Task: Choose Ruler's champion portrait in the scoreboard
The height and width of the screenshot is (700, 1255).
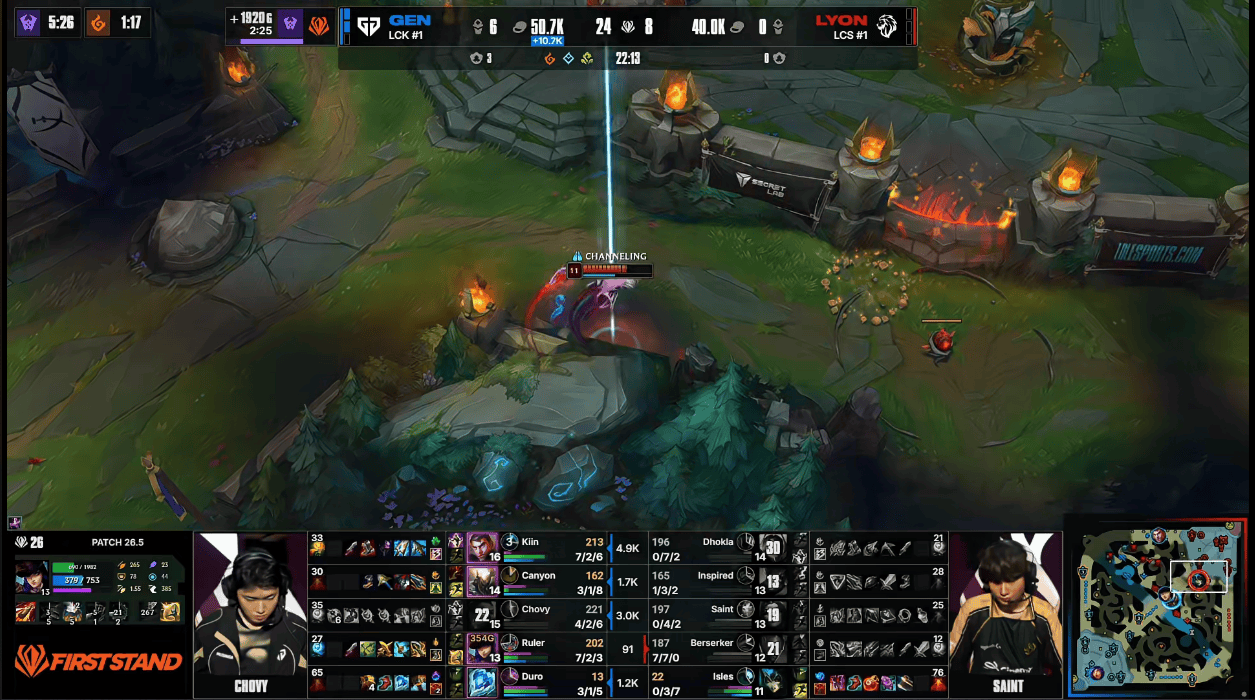Action: pyautogui.click(x=482, y=648)
